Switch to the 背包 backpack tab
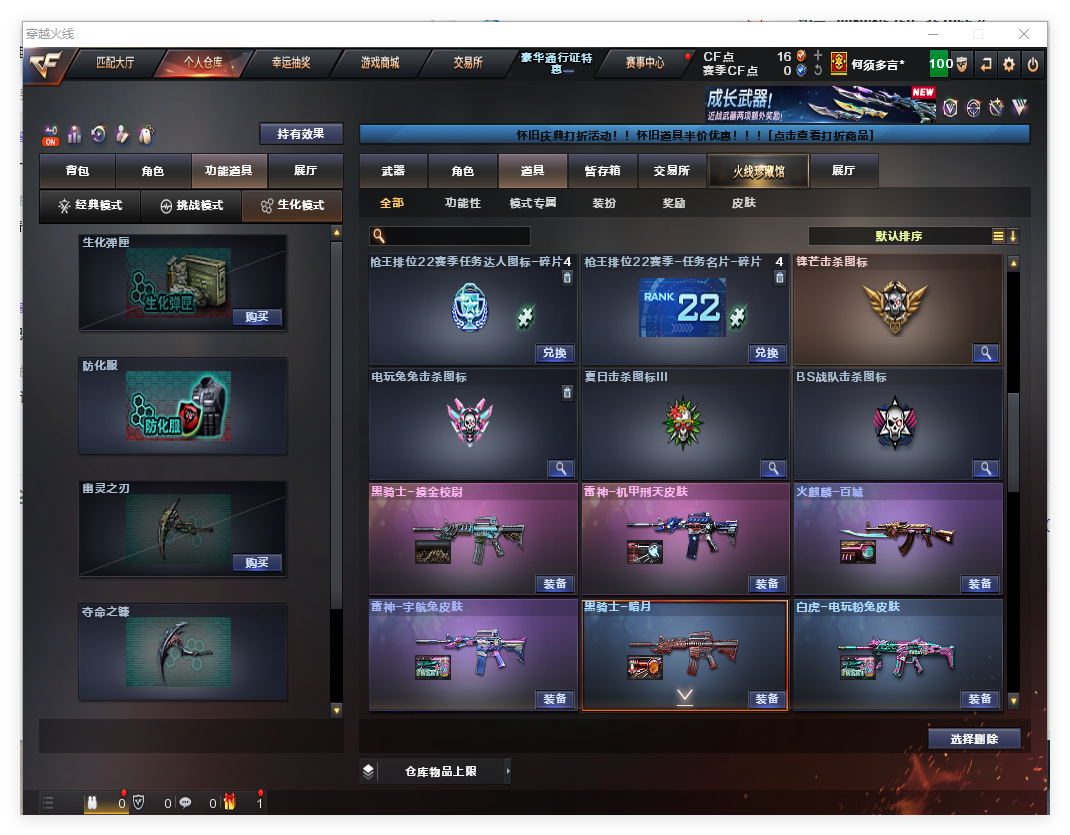The width and height of the screenshot is (1070, 835). [x=77, y=171]
